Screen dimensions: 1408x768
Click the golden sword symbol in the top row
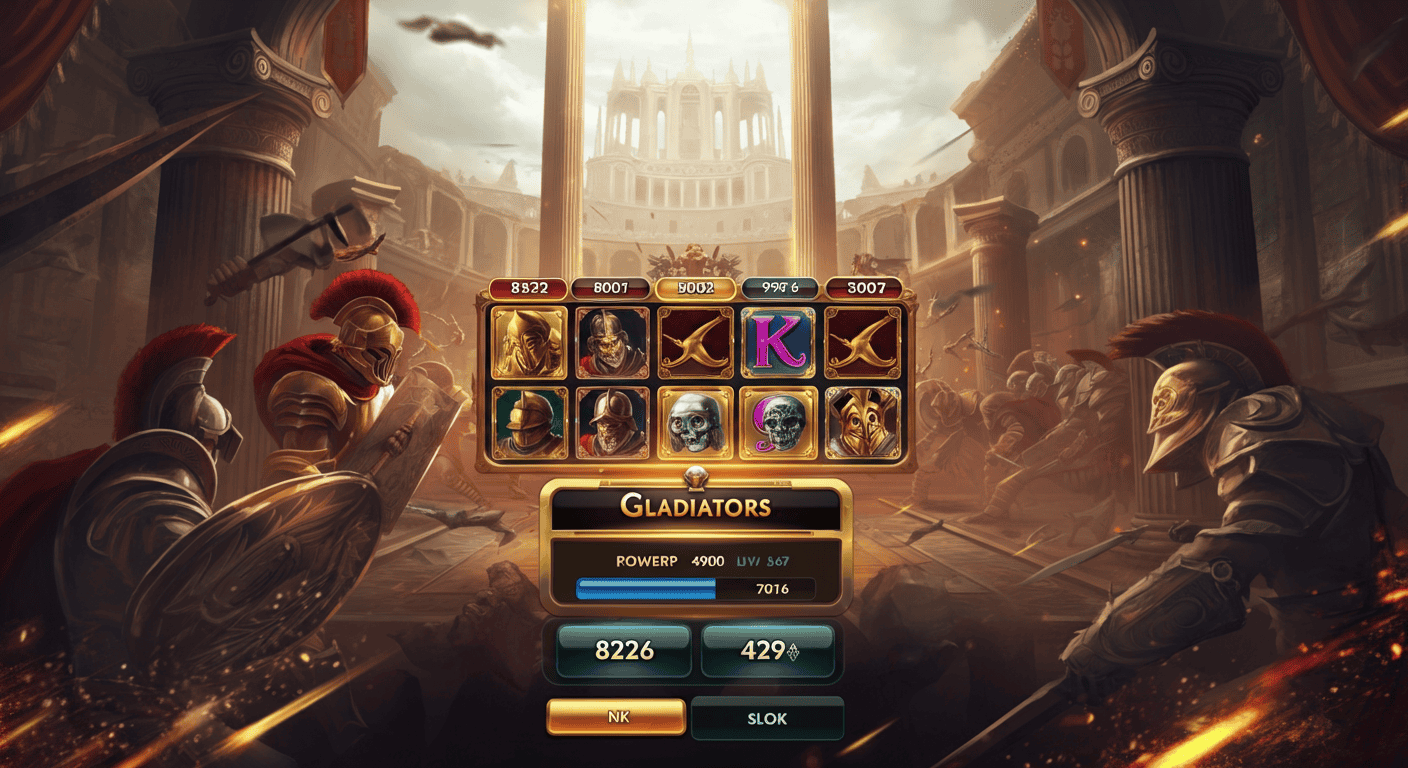(697, 344)
